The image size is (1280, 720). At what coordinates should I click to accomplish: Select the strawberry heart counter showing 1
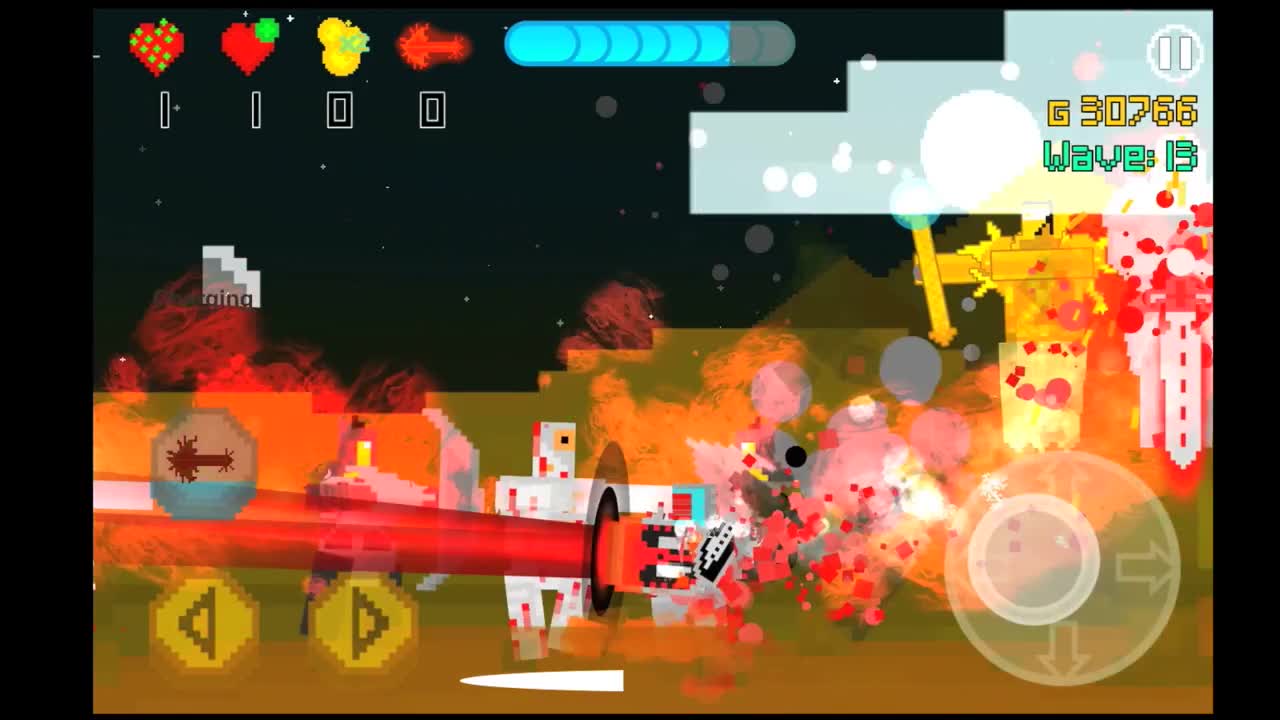coord(163,112)
